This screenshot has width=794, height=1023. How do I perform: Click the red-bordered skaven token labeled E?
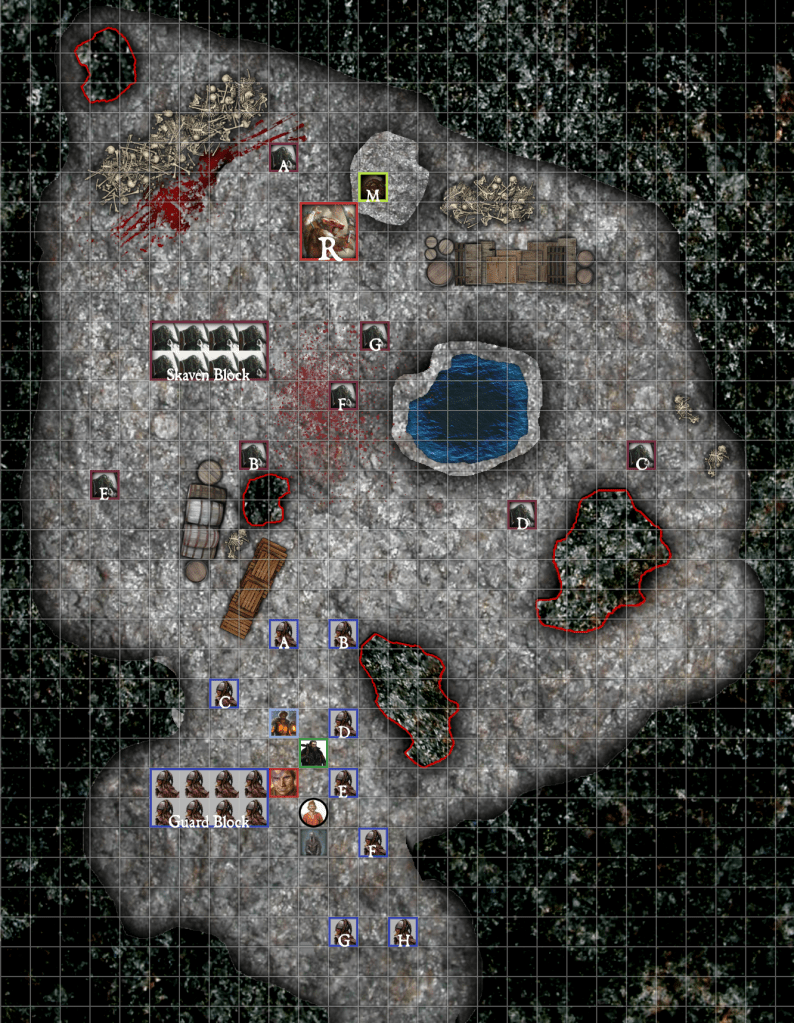(104, 485)
